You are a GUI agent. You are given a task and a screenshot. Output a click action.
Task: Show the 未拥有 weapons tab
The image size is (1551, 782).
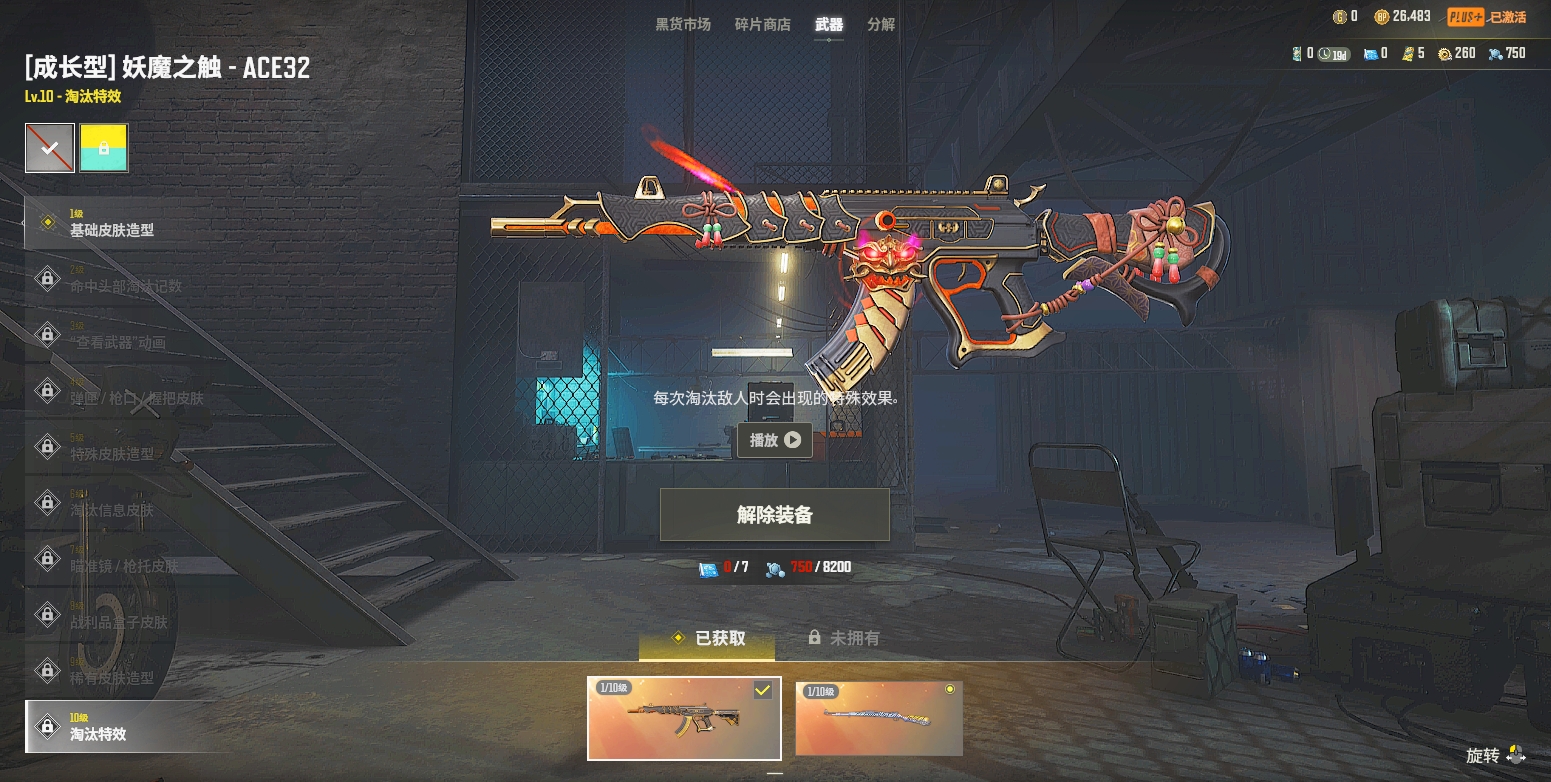[844, 638]
